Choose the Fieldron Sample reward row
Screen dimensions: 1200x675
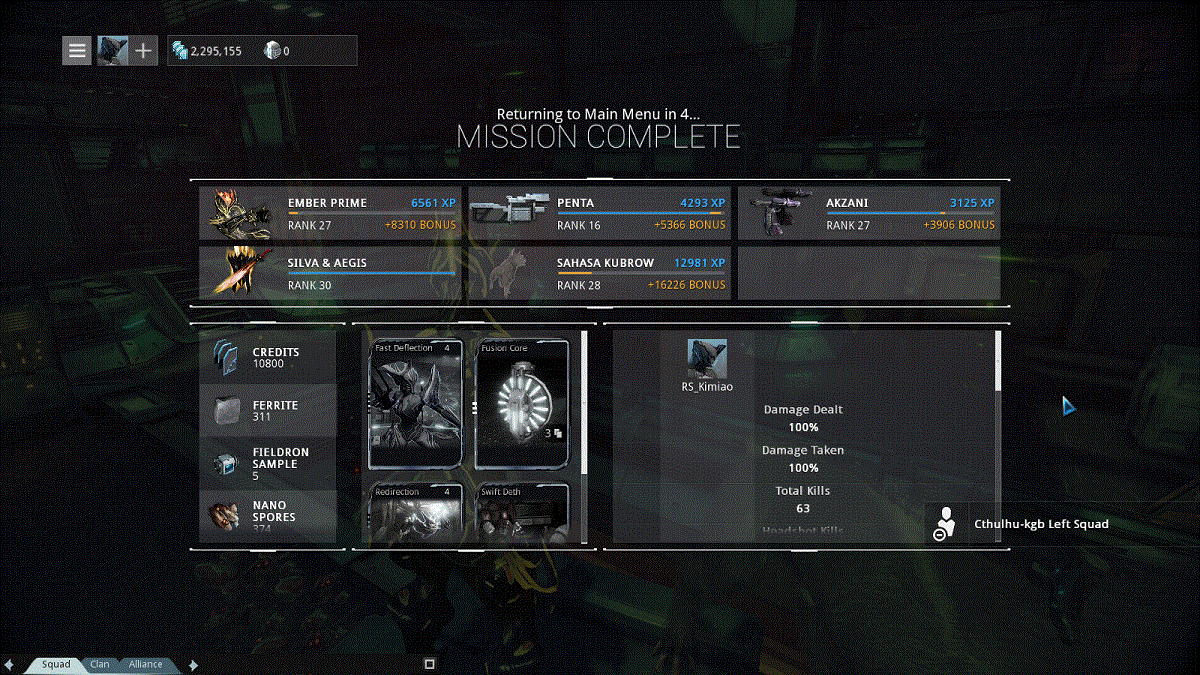(268, 463)
